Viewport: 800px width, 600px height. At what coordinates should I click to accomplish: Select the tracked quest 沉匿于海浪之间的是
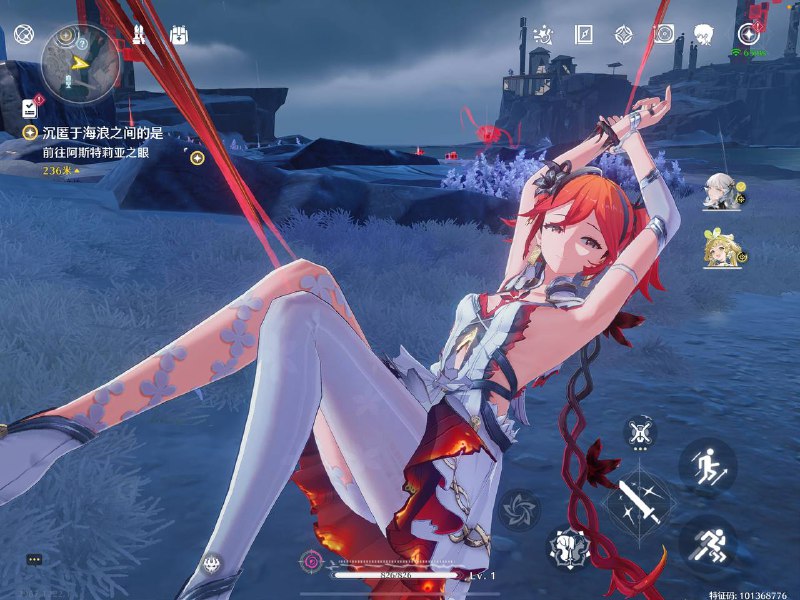pyautogui.click(x=102, y=133)
